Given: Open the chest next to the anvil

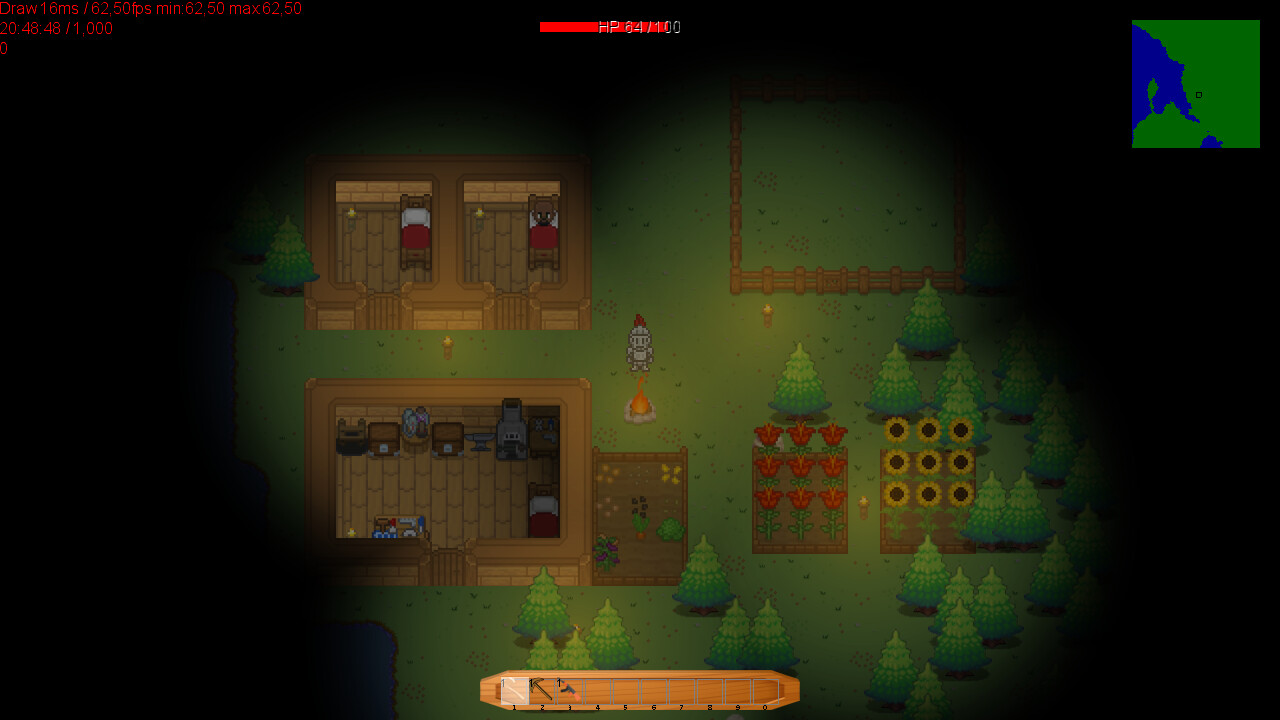Looking at the screenshot, I should point(448,438).
